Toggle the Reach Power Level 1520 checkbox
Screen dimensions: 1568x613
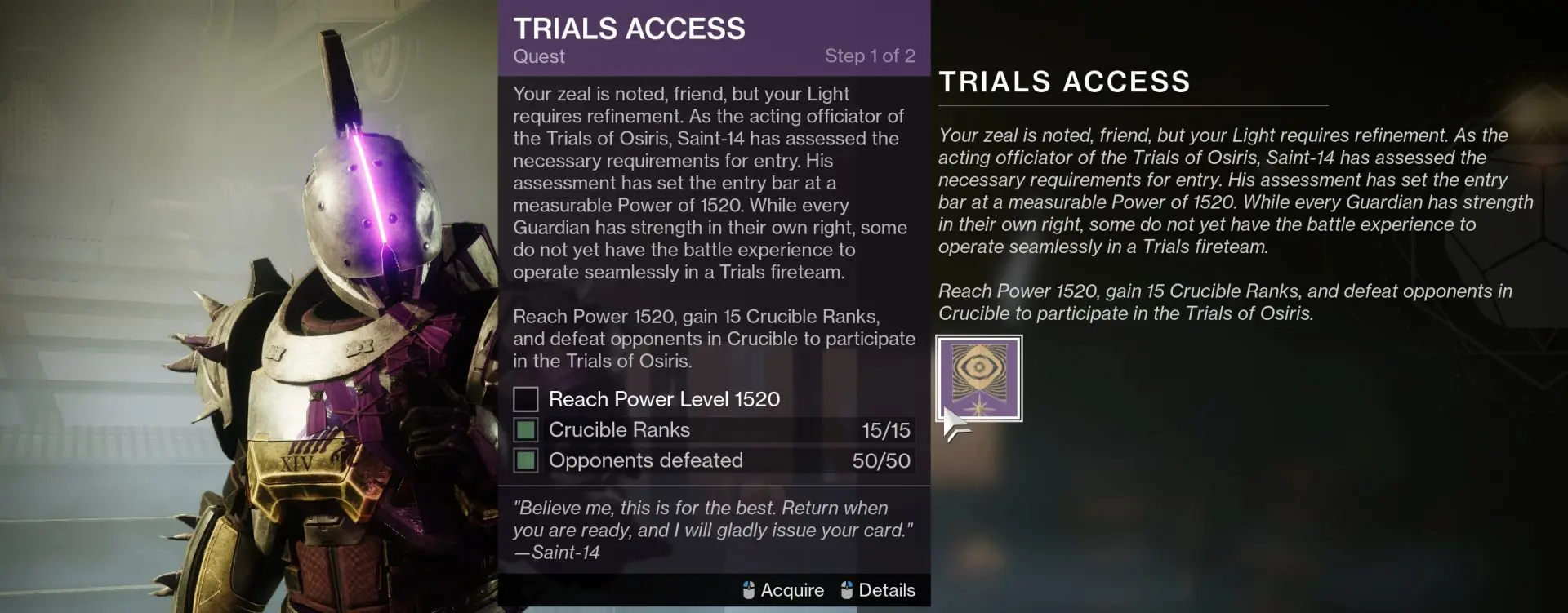[x=526, y=399]
